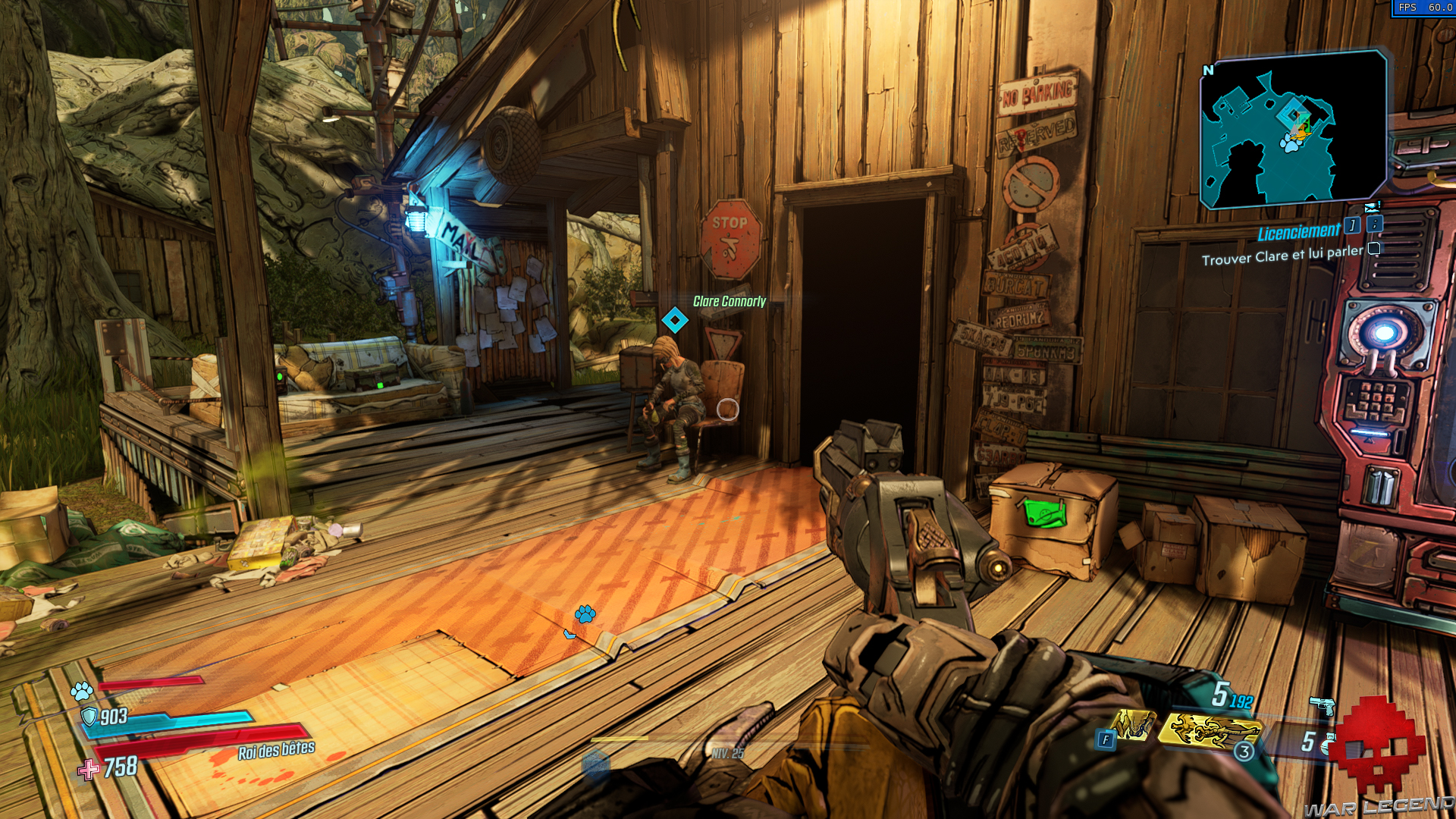Click Clare Connorly's floating name tag
The height and width of the screenshot is (819, 1456).
[726, 300]
